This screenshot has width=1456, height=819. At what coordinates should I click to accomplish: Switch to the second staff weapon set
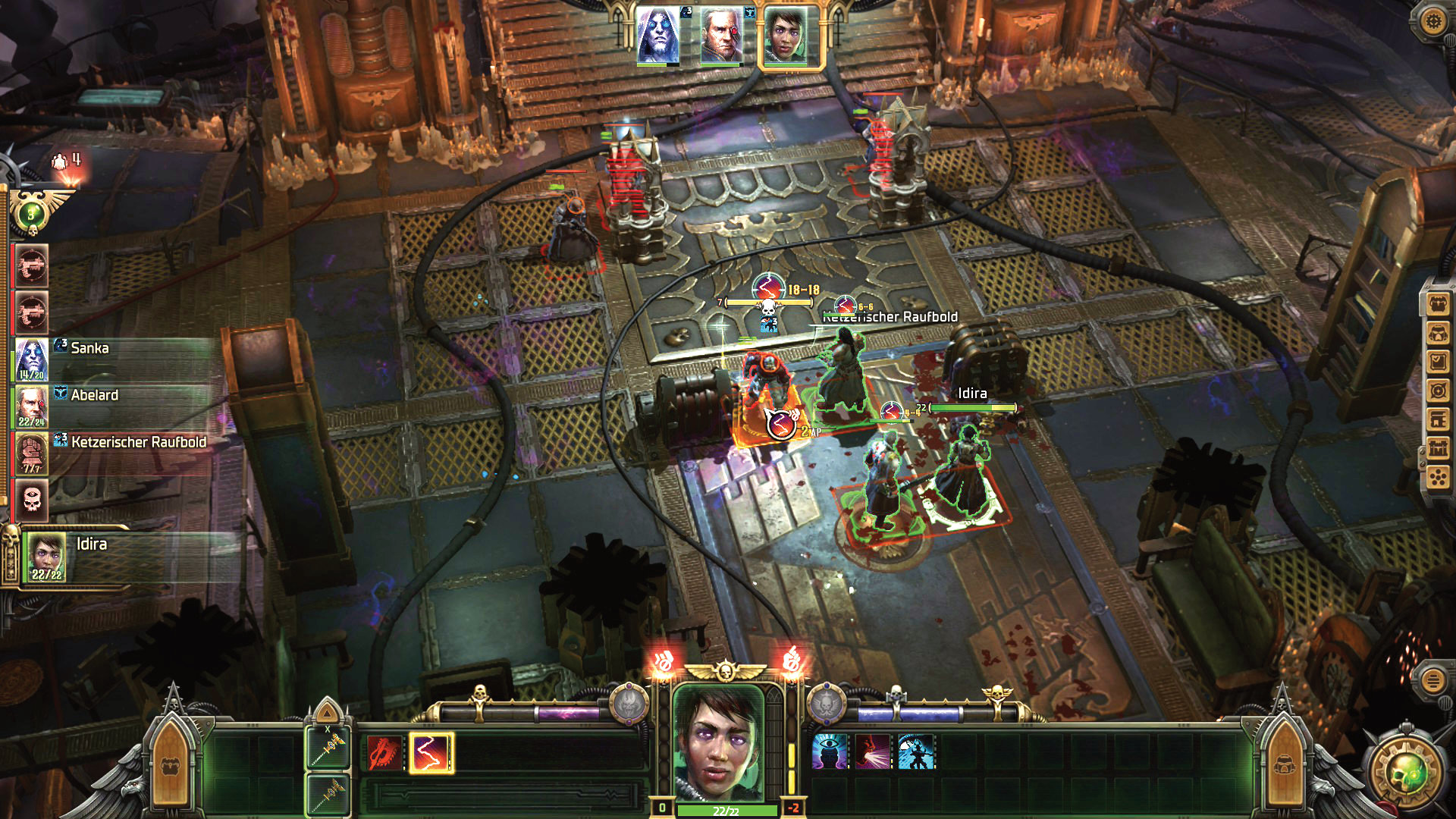coord(328,794)
